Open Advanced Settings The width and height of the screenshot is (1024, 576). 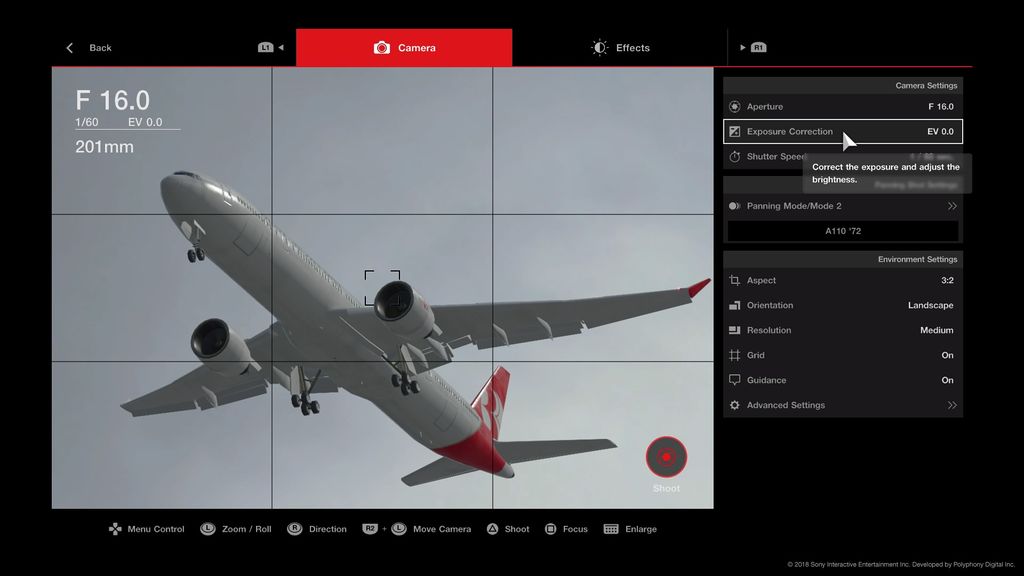pos(842,406)
